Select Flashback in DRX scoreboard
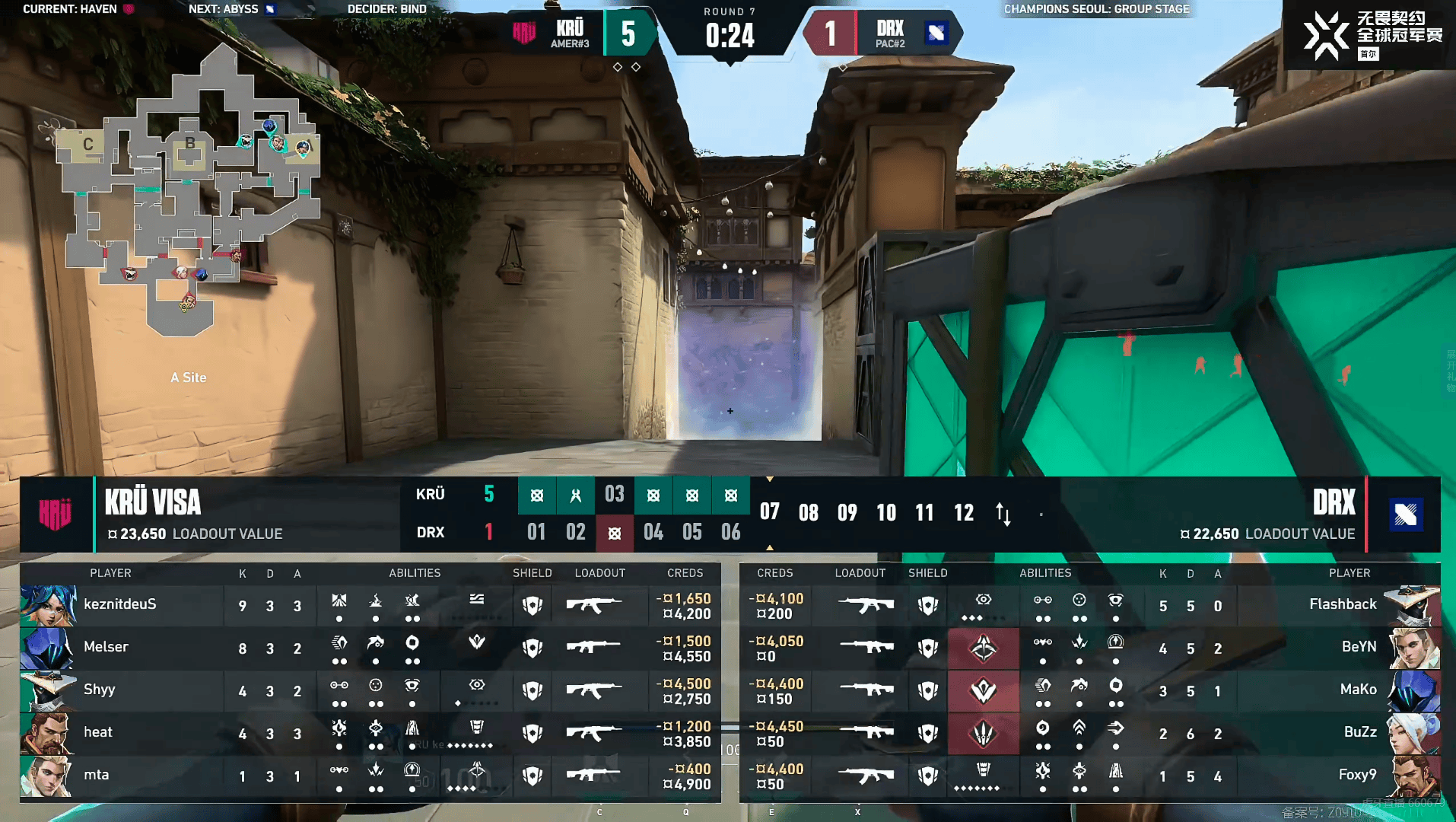This screenshot has height=822, width=1456. click(1342, 605)
